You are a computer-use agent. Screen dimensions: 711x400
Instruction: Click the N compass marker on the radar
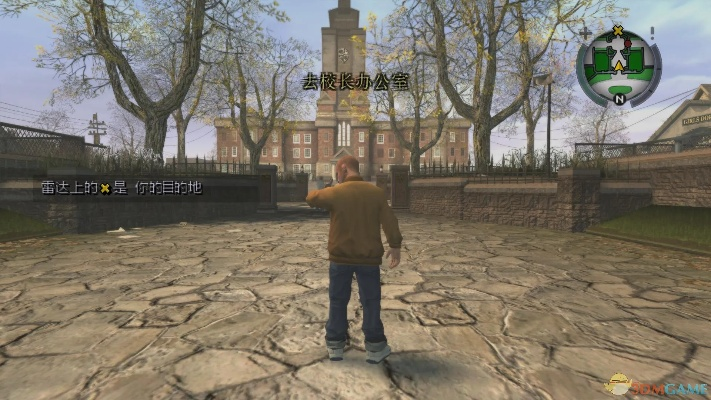click(619, 99)
